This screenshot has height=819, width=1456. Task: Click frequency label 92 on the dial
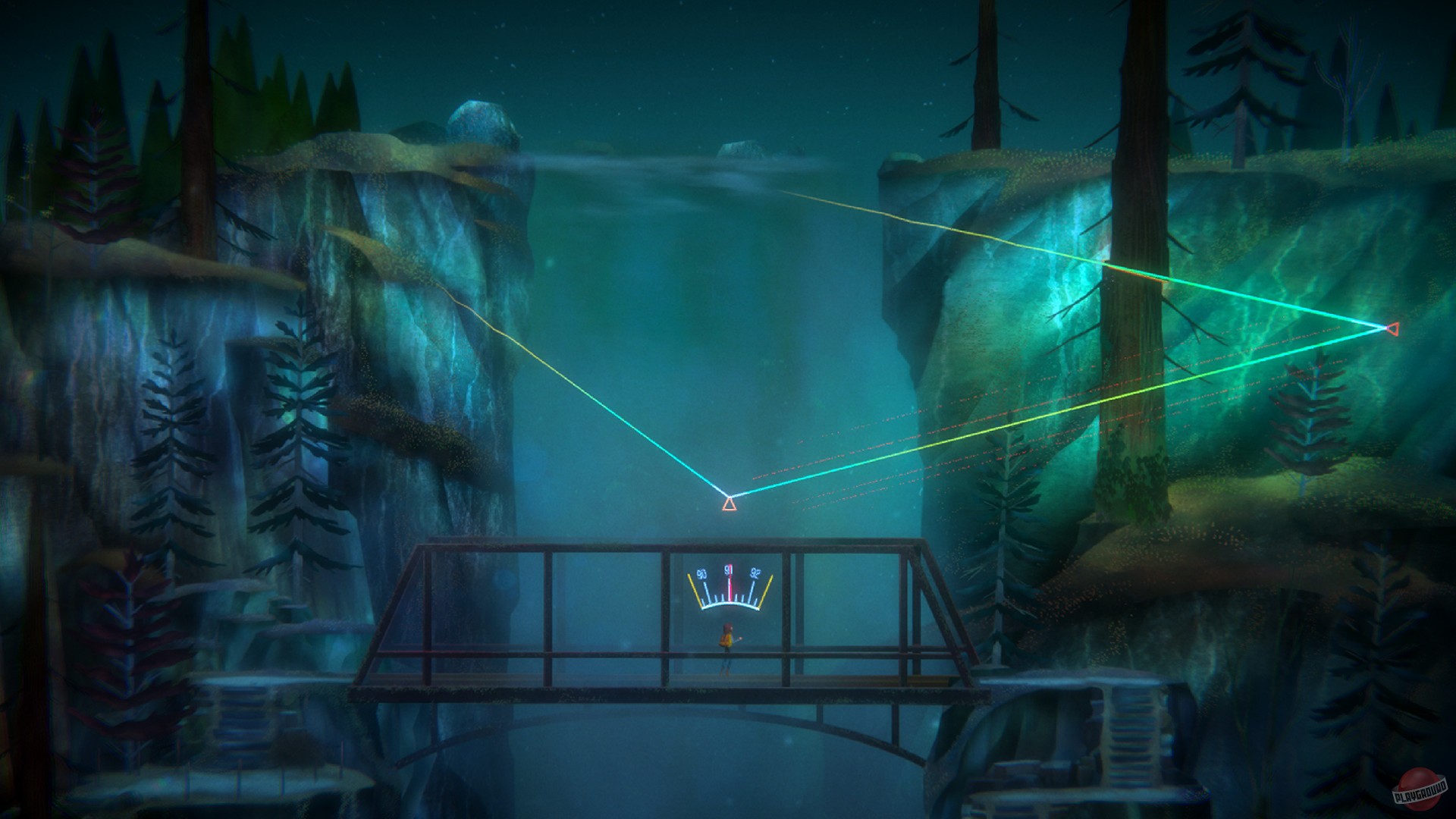(x=755, y=573)
